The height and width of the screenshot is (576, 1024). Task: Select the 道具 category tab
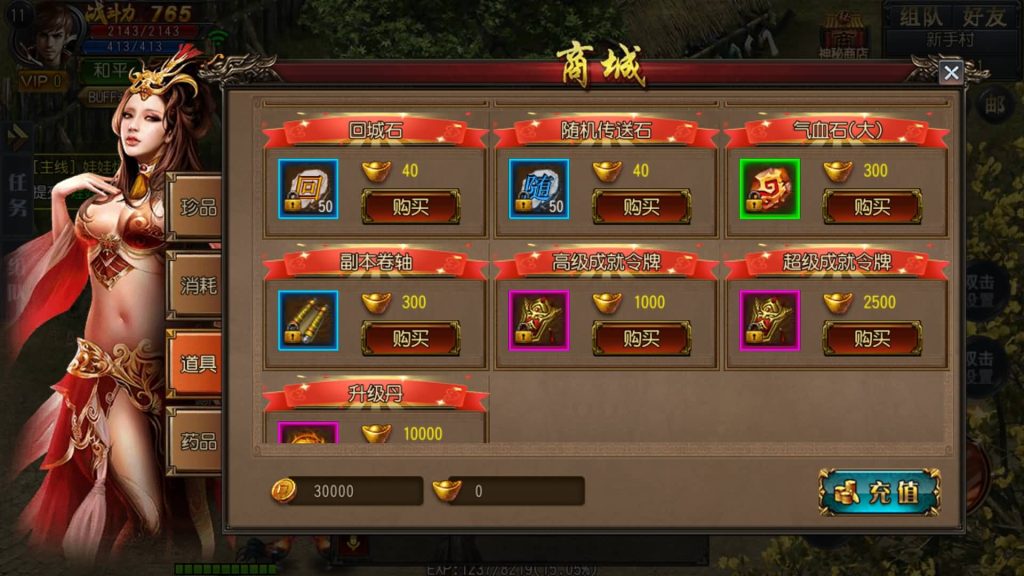195,363
